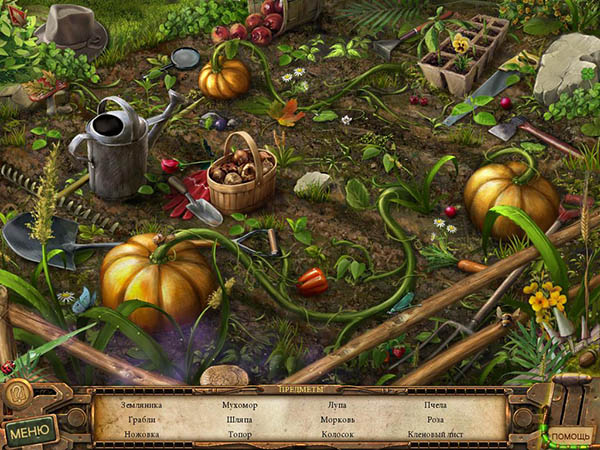This screenshot has height=450, width=600.
Task: Select the Лупа list entry
Action: [x=337, y=404]
